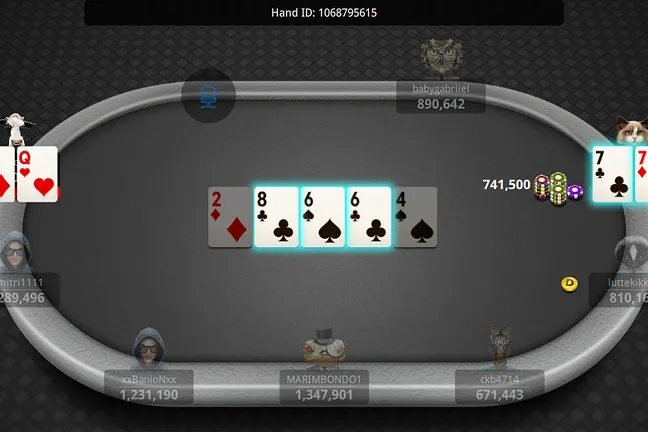The width and height of the screenshot is (648, 432).
Task: Choose the 6 of spades board card
Action: click(x=322, y=217)
